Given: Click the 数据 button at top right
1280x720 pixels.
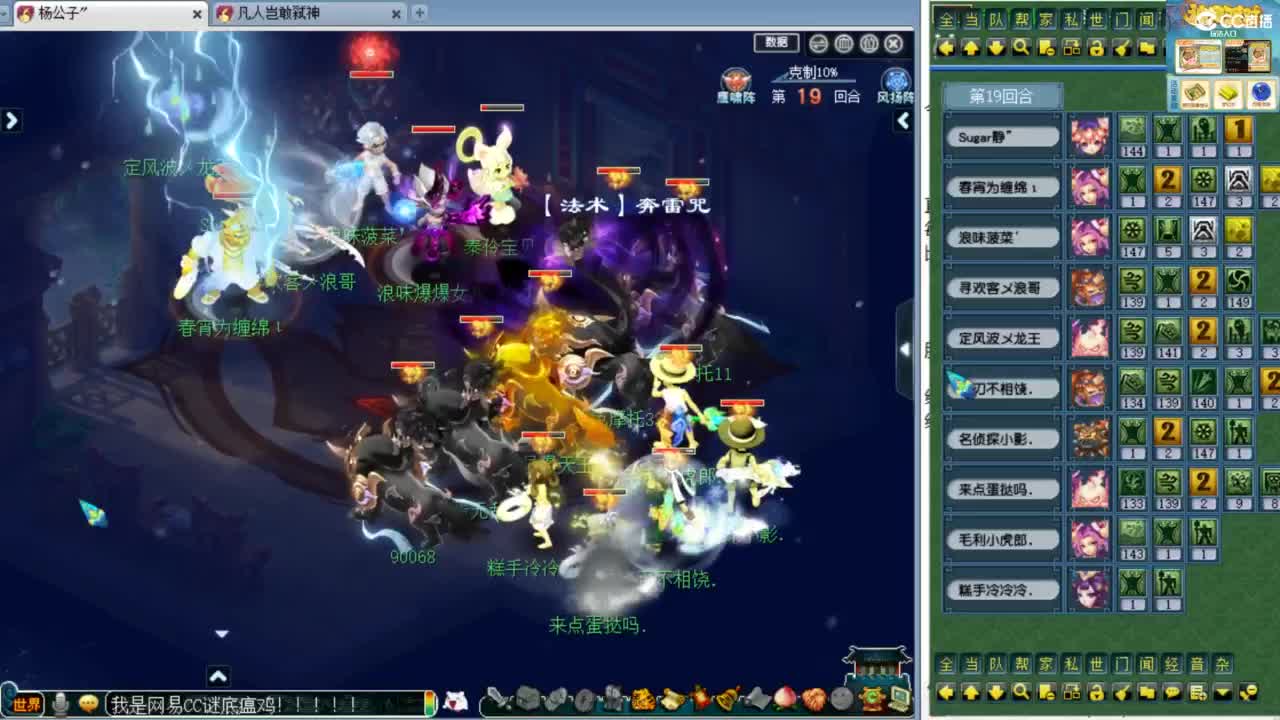Looking at the screenshot, I should (x=775, y=43).
